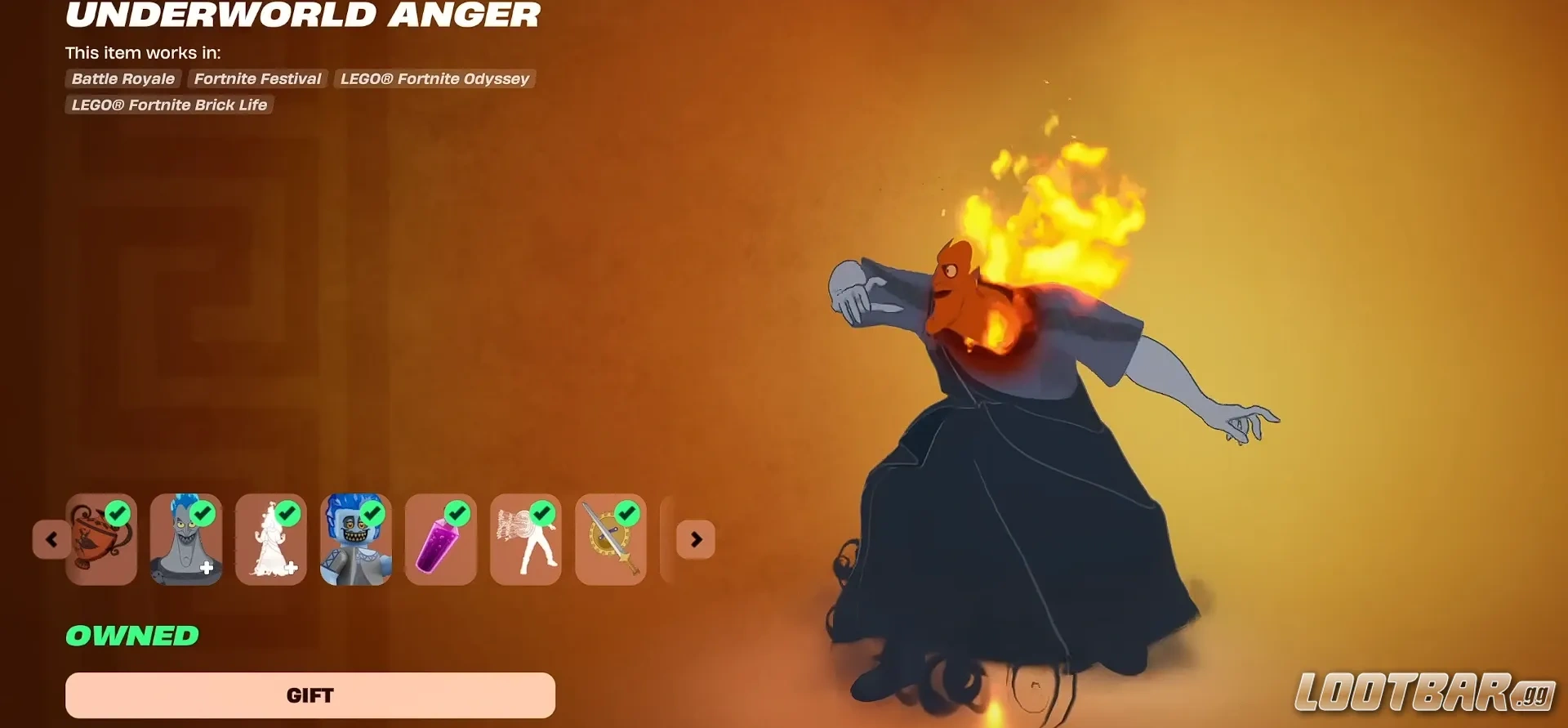Select the amphora back bling icon

pos(100,539)
